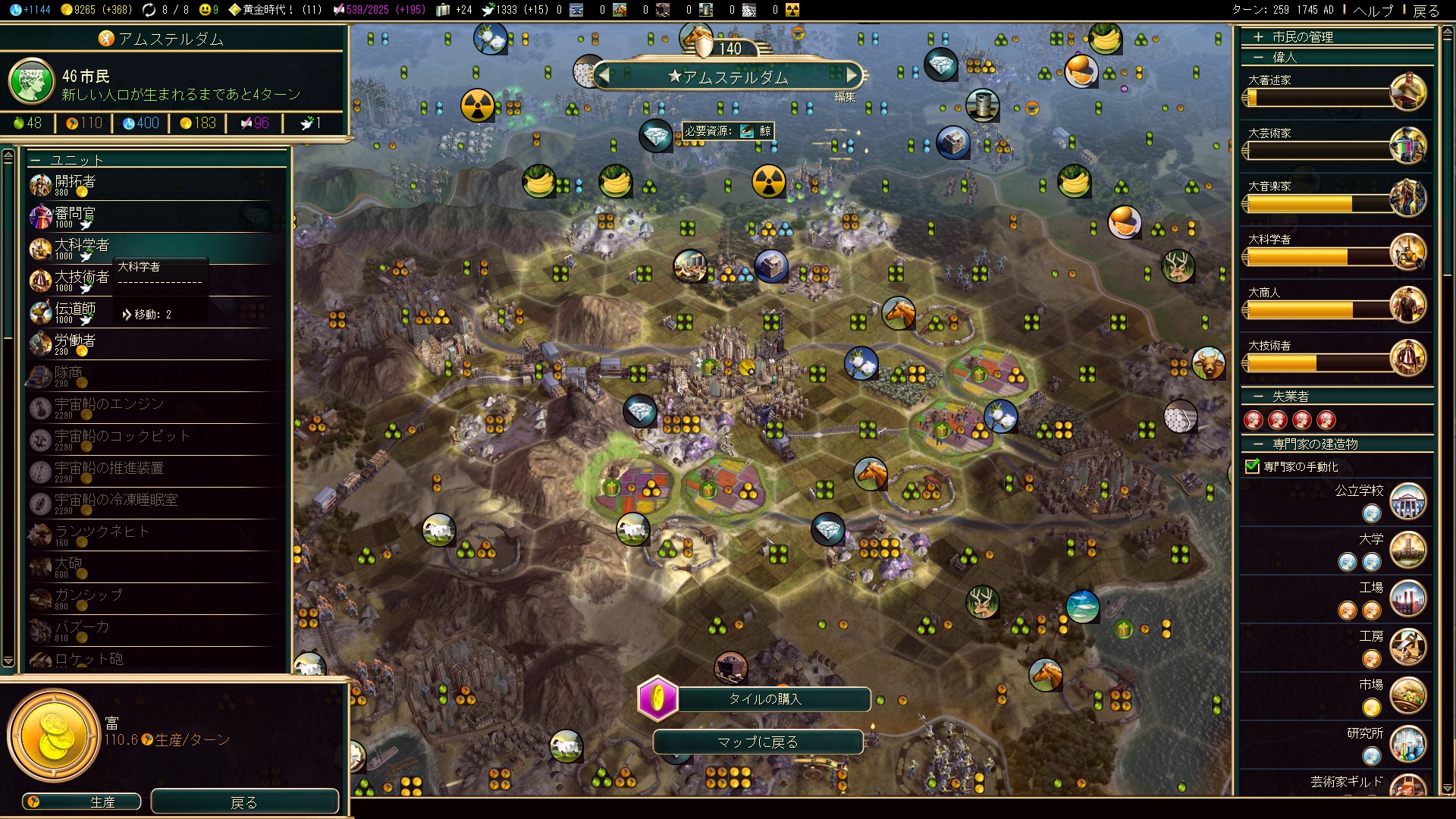Image resolution: width=1456 pixels, height=819 pixels.
Task: Choose 審問官 inquisitor to purchase
Action: tap(76, 216)
